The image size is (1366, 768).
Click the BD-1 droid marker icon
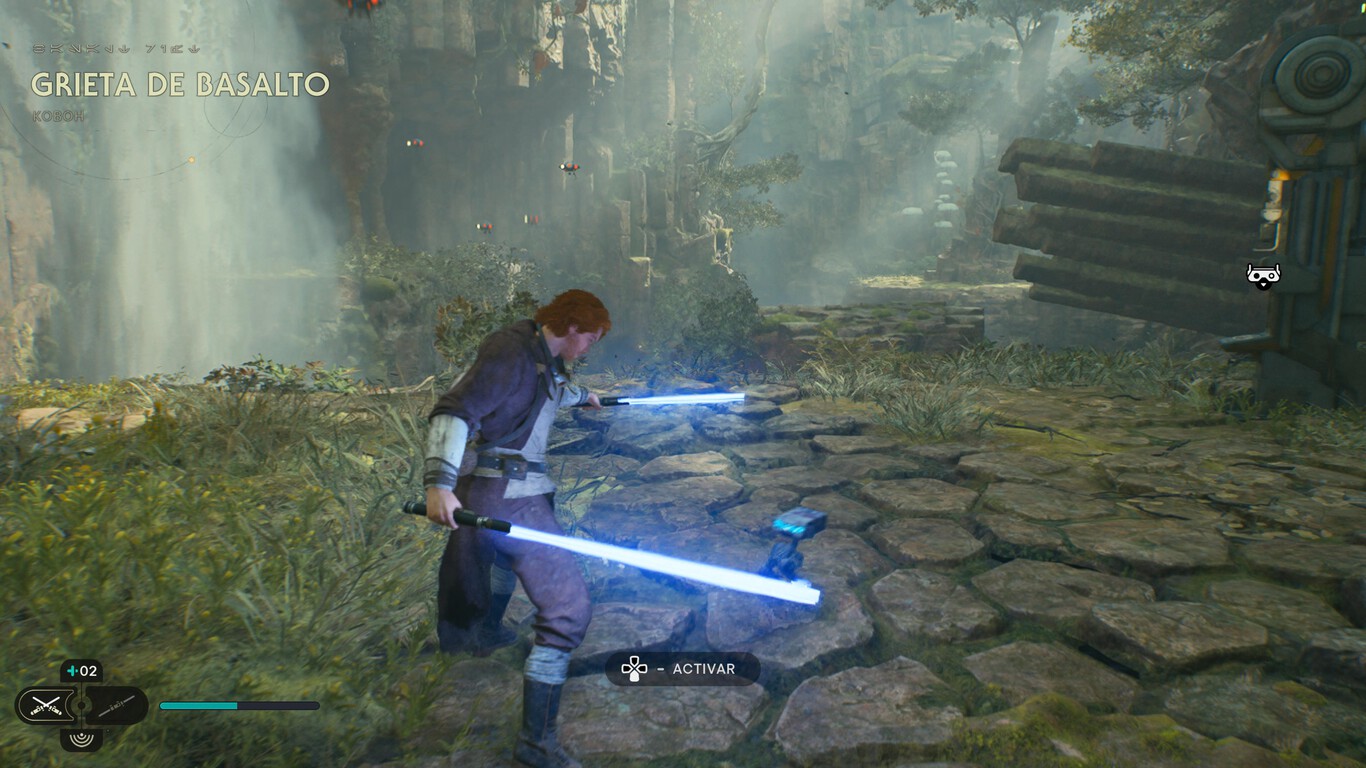(x=1262, y=275)
